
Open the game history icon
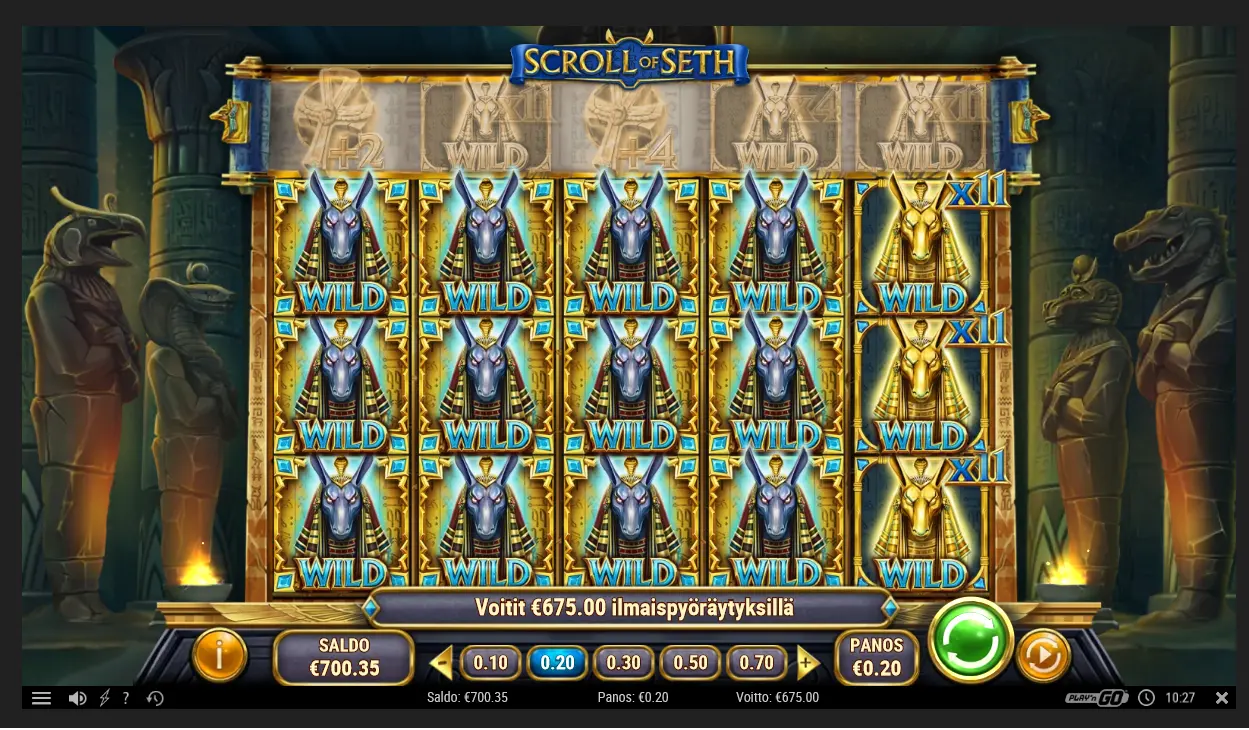click(x=155, y=698)
